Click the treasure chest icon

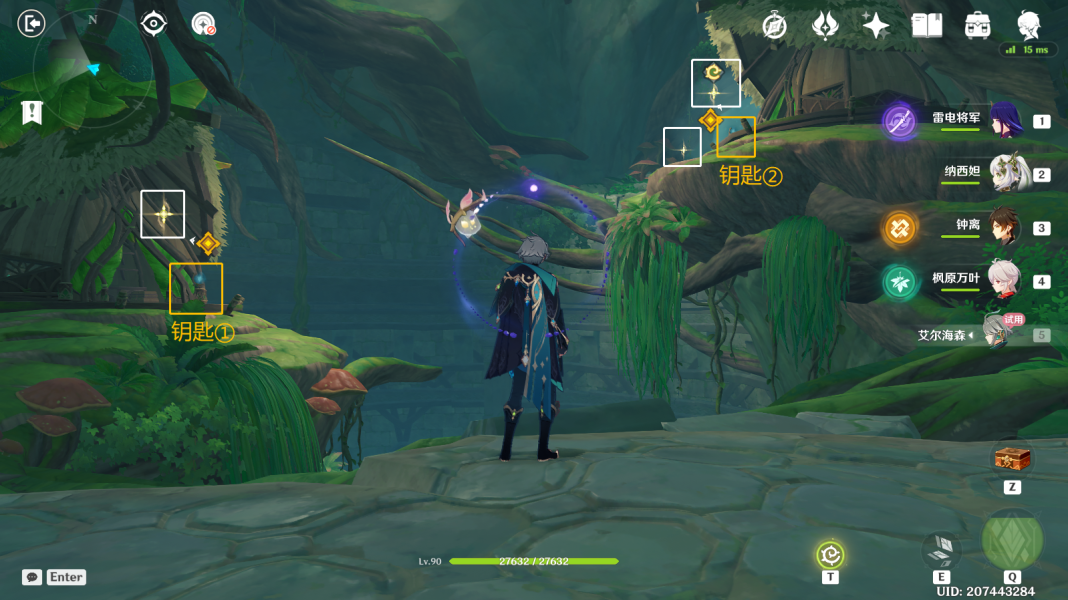point(1011,460)
